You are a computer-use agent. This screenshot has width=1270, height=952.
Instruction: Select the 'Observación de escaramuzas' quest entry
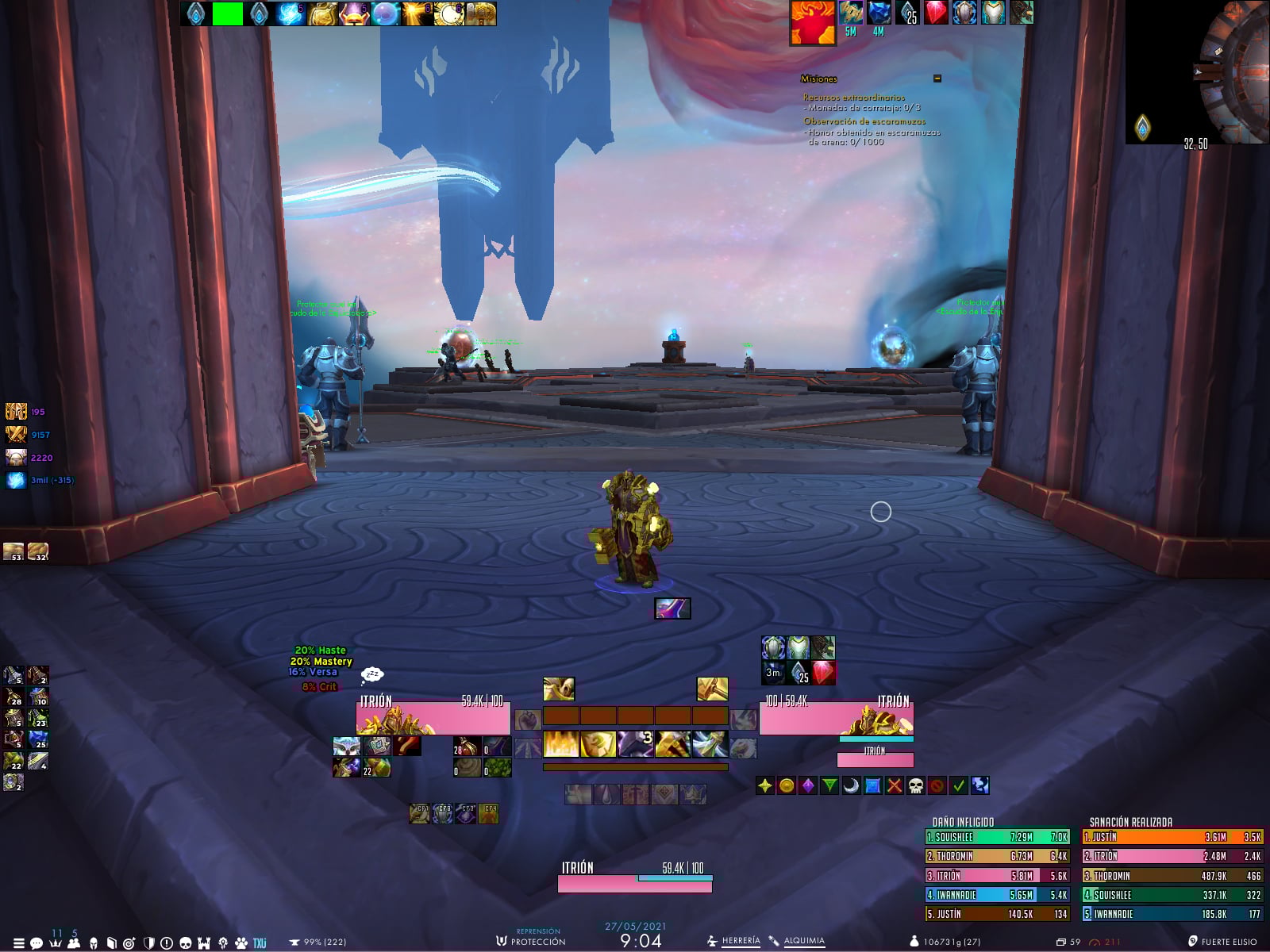[x=864, y=121]
